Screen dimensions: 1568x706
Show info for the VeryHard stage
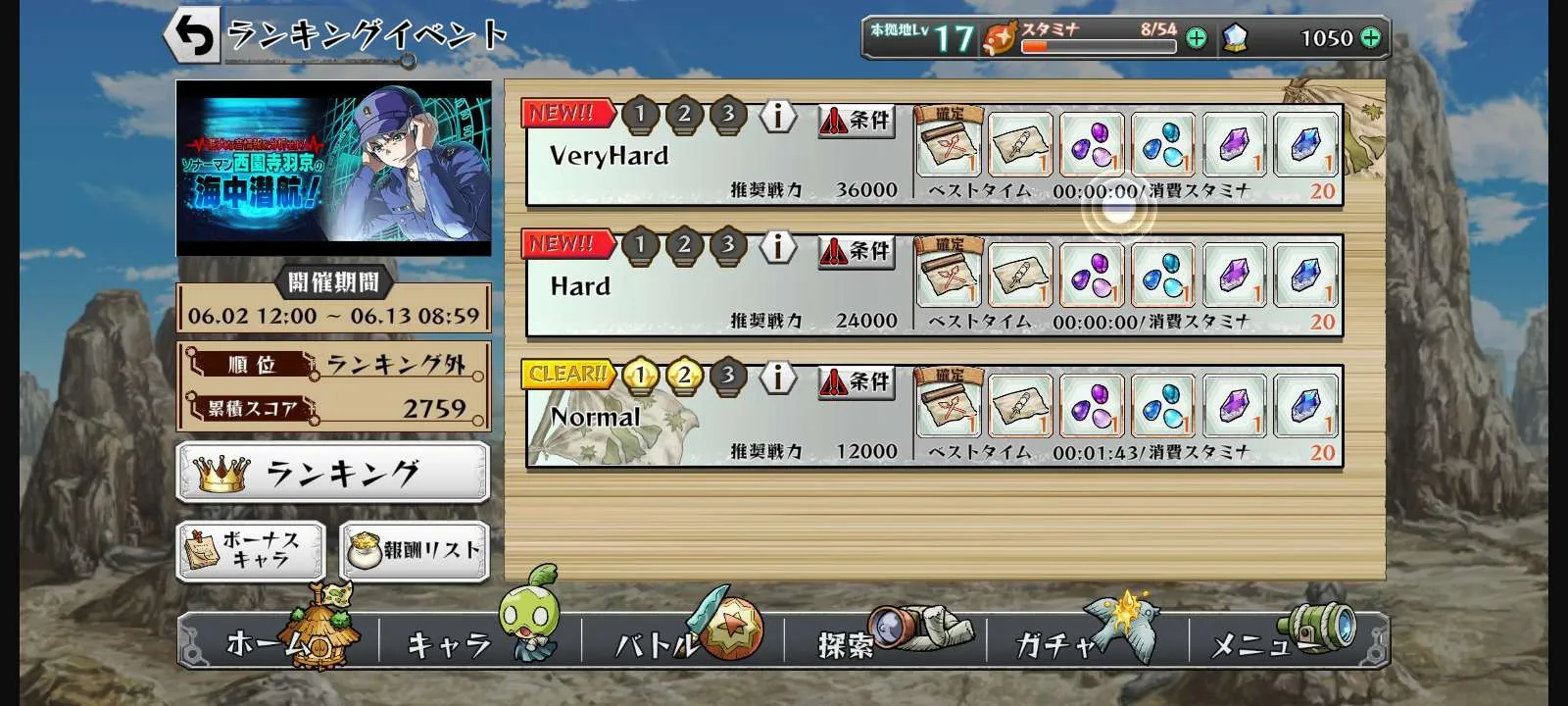point(778,116)
